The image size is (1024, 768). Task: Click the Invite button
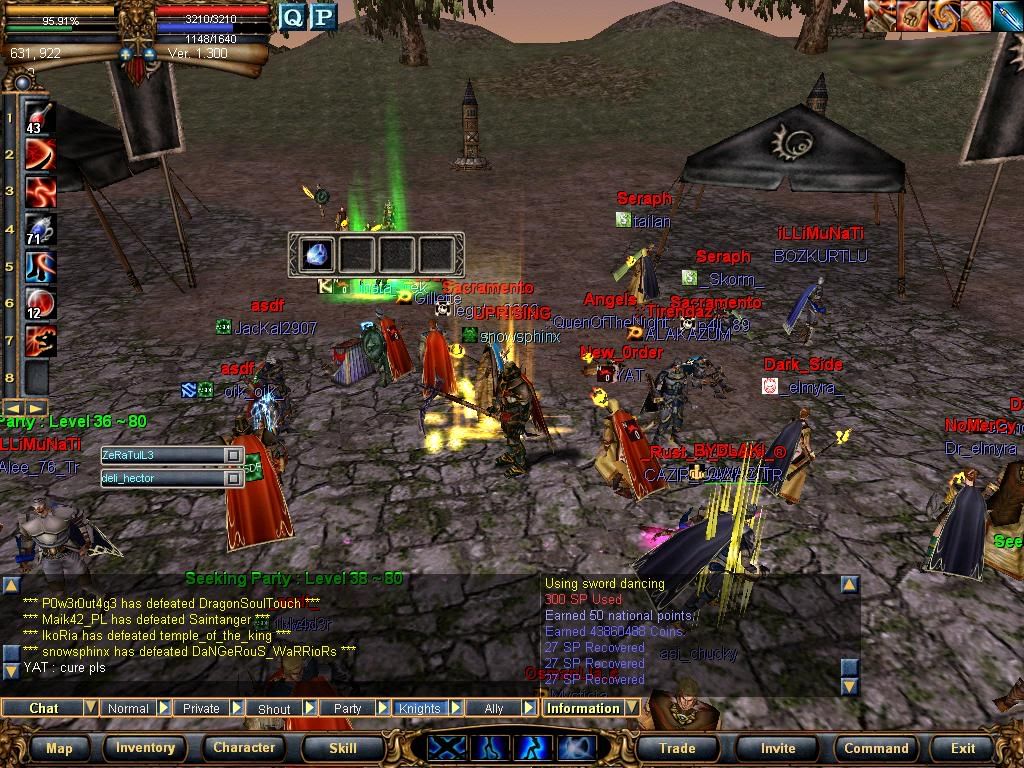tap(778, 747)
